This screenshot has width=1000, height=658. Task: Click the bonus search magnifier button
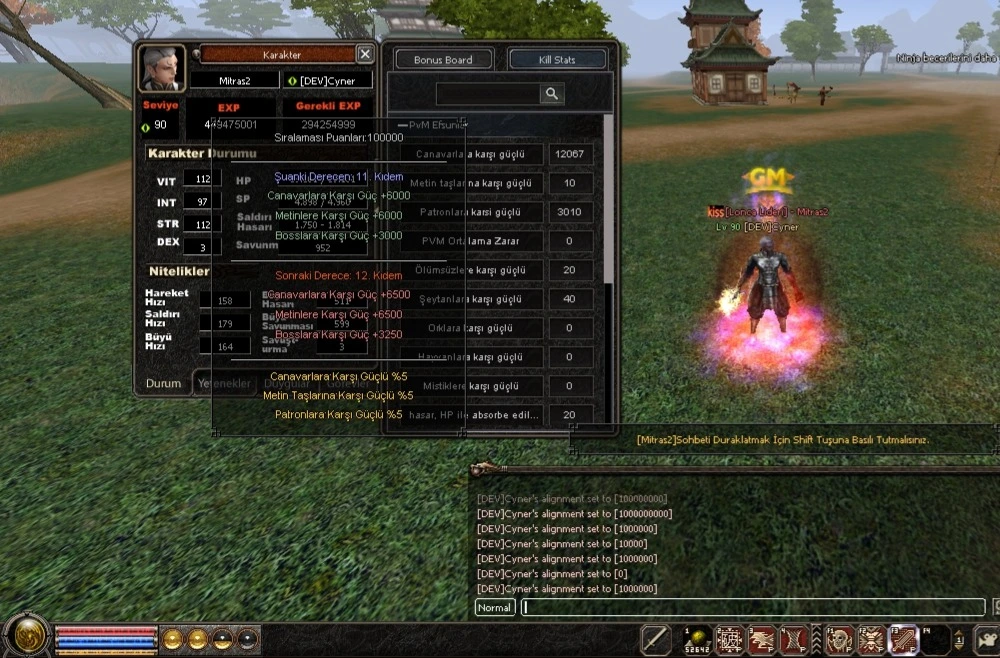552,93
